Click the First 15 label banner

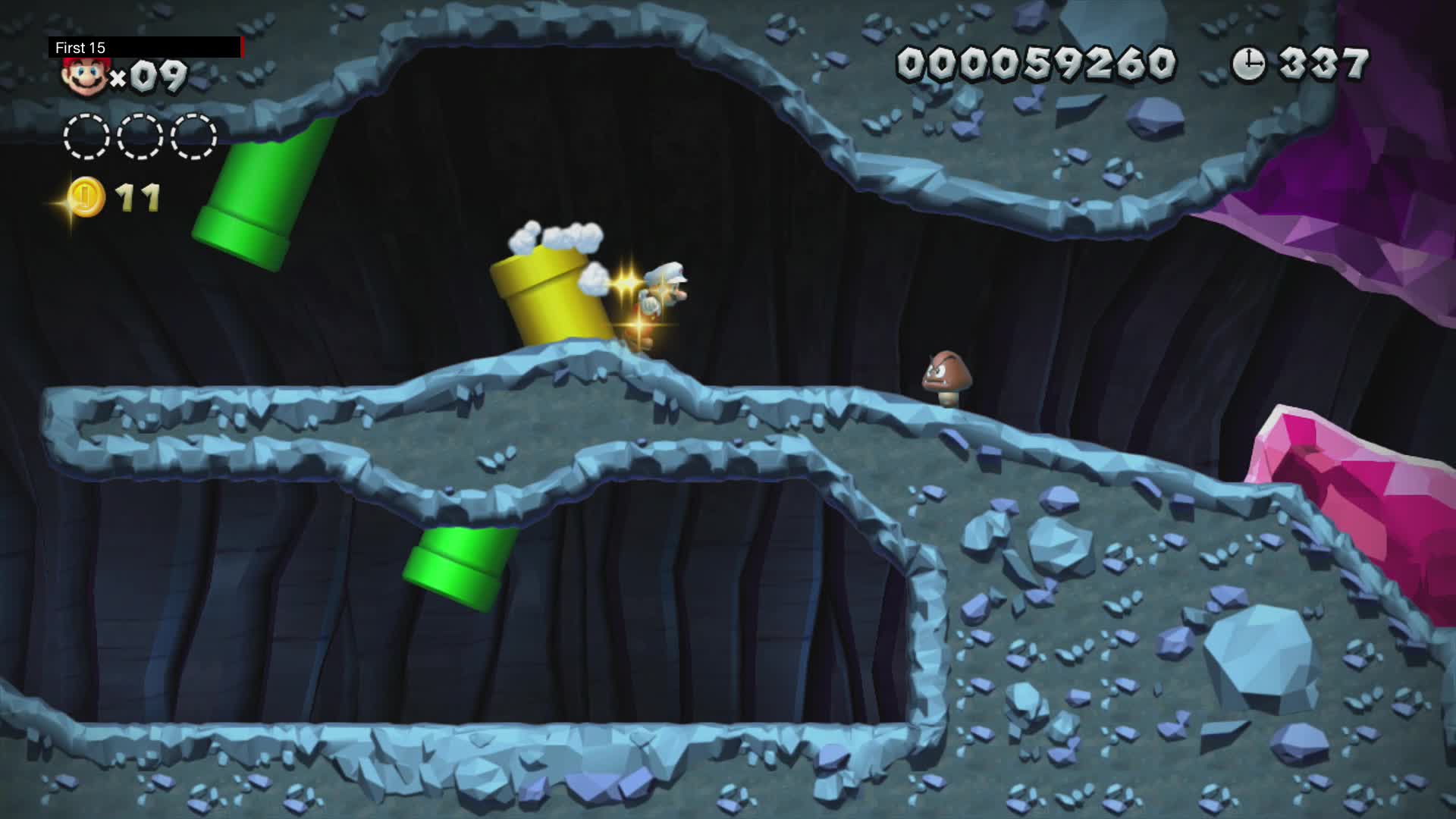pos(80,47)
